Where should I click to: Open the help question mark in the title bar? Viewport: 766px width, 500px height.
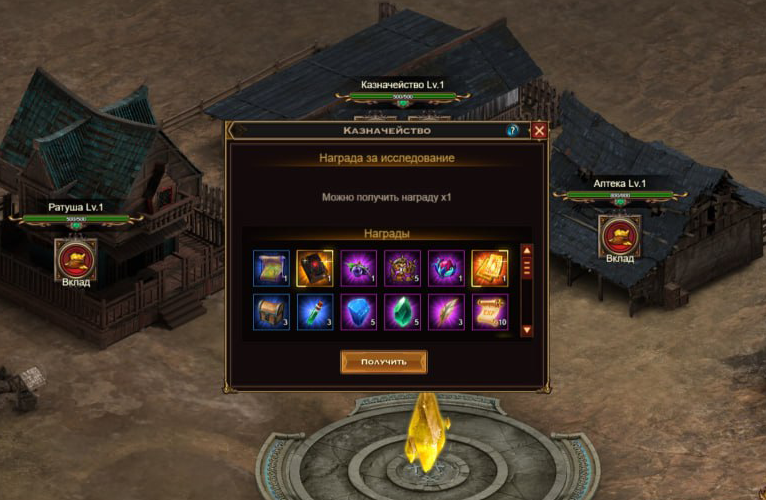tap(513, 131)
